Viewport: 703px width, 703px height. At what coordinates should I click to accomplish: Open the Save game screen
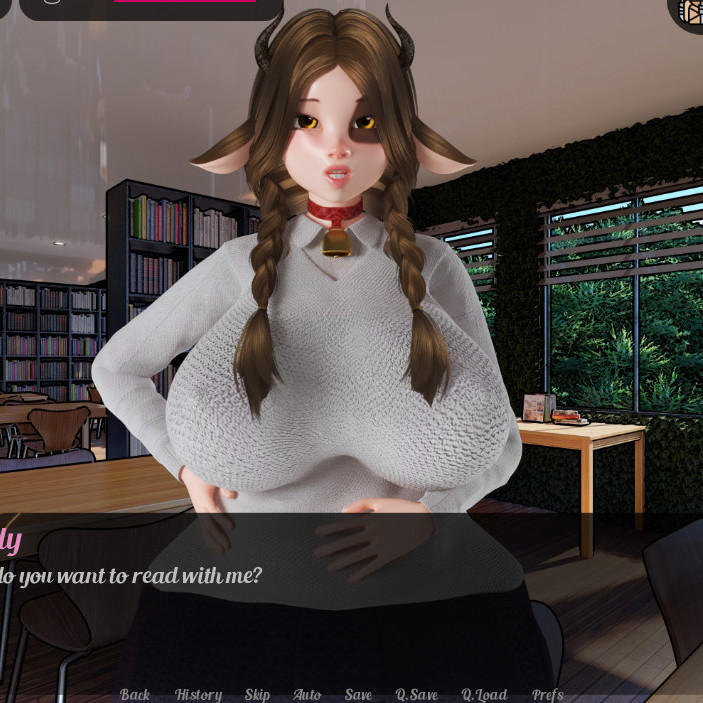tap(358, 694)
